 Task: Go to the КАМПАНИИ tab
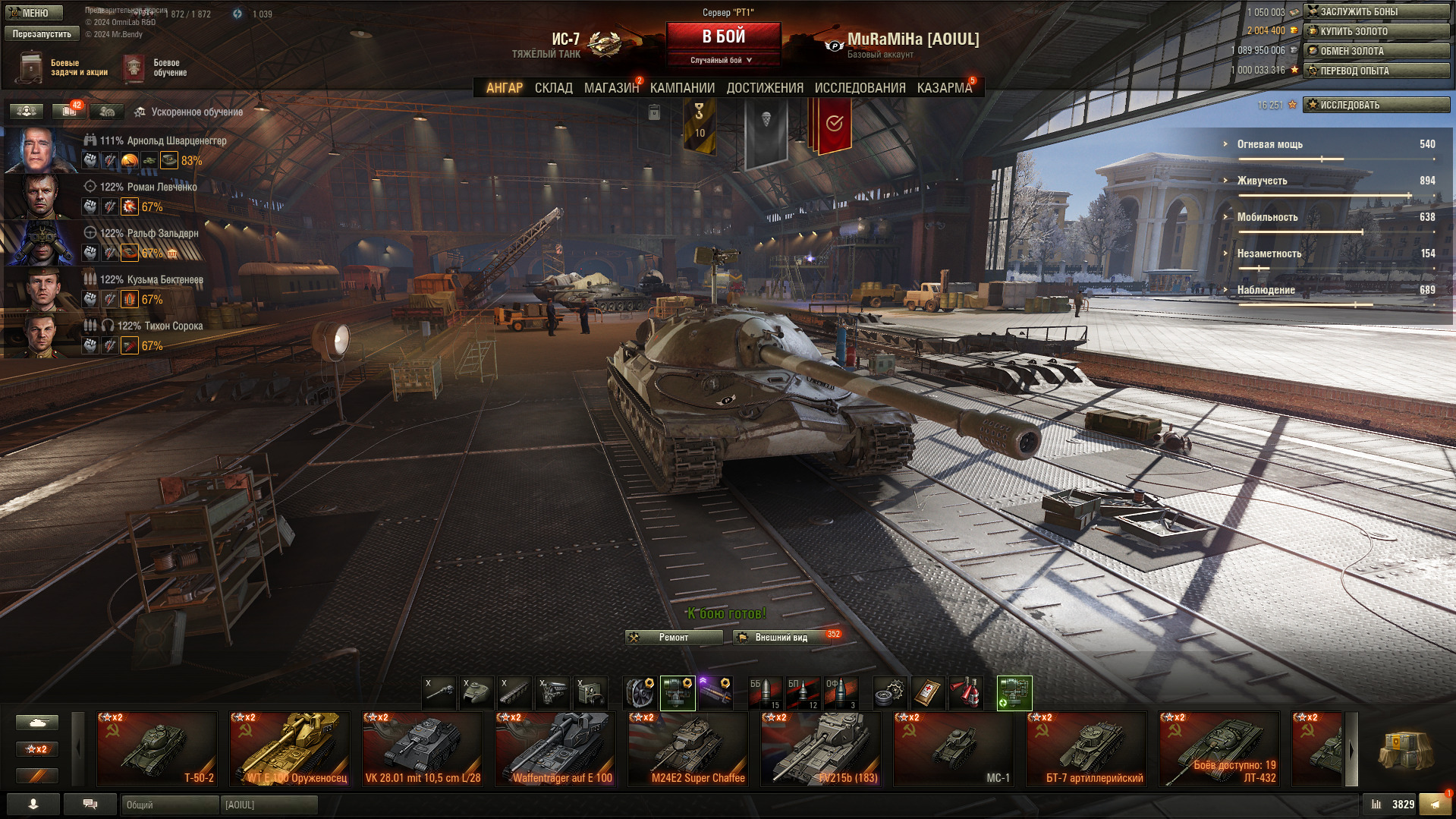click(x=682, y=88)
